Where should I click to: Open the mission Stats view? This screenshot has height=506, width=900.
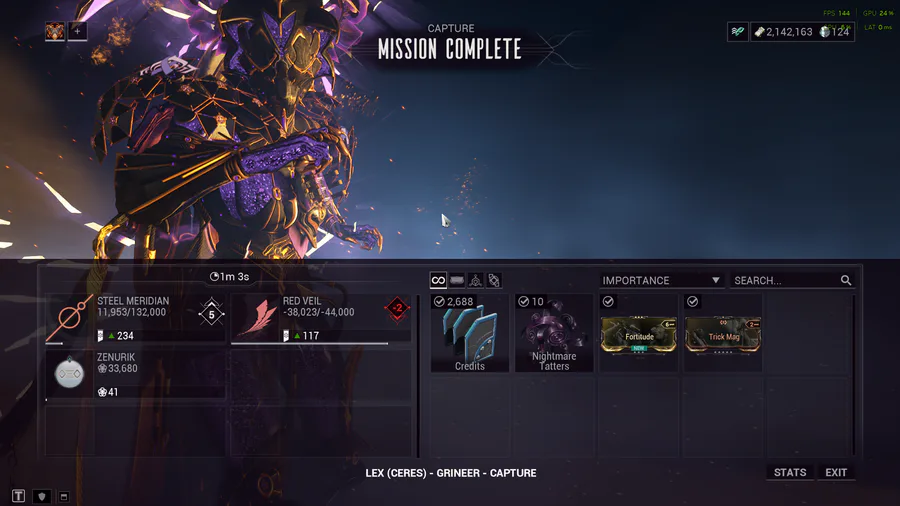coord(790,472)
